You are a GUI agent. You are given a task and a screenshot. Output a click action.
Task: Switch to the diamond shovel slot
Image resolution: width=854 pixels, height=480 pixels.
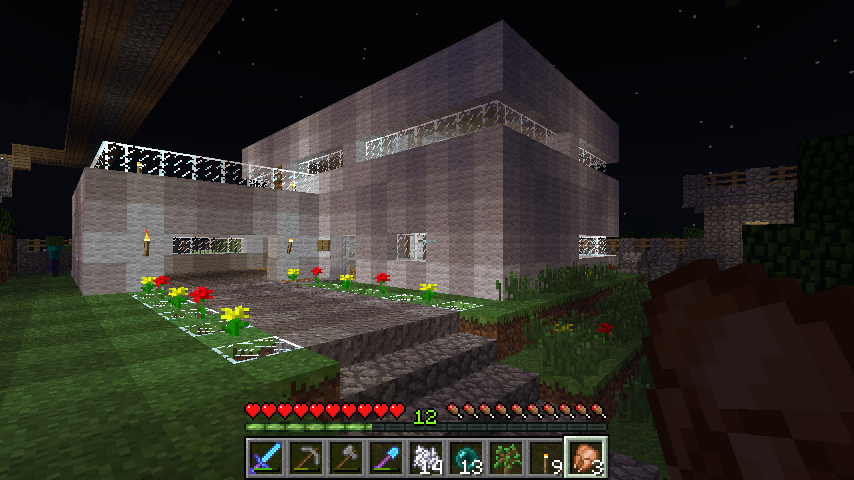(386, 458)
